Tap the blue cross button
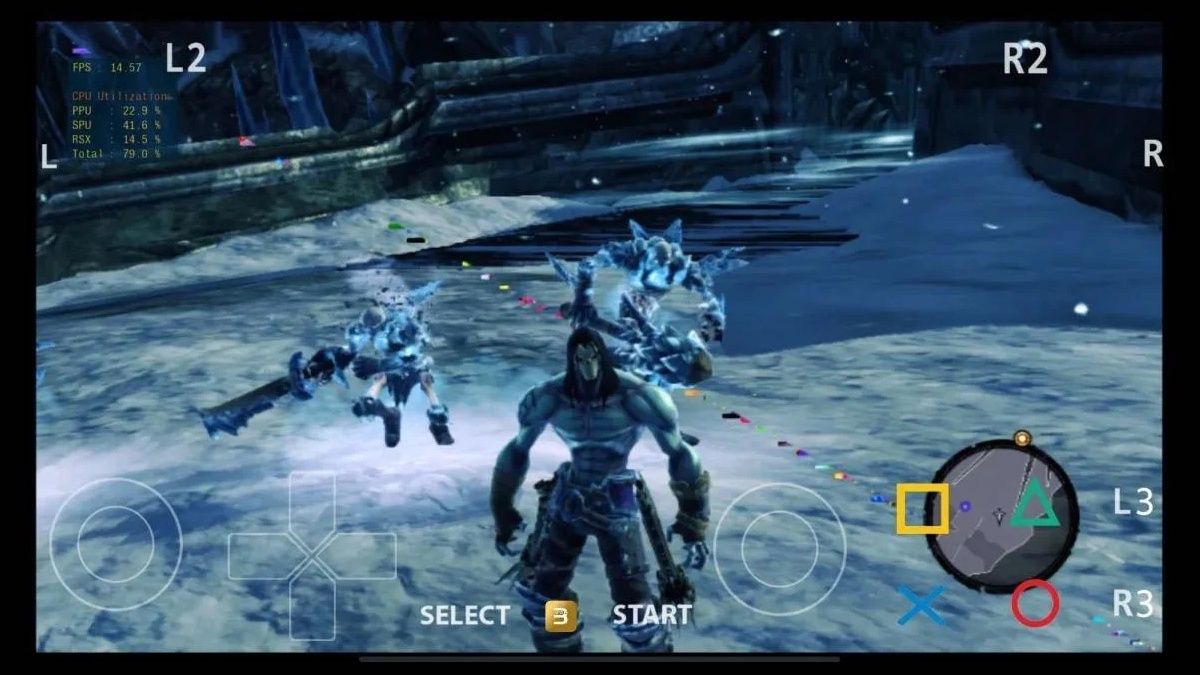 920,605
